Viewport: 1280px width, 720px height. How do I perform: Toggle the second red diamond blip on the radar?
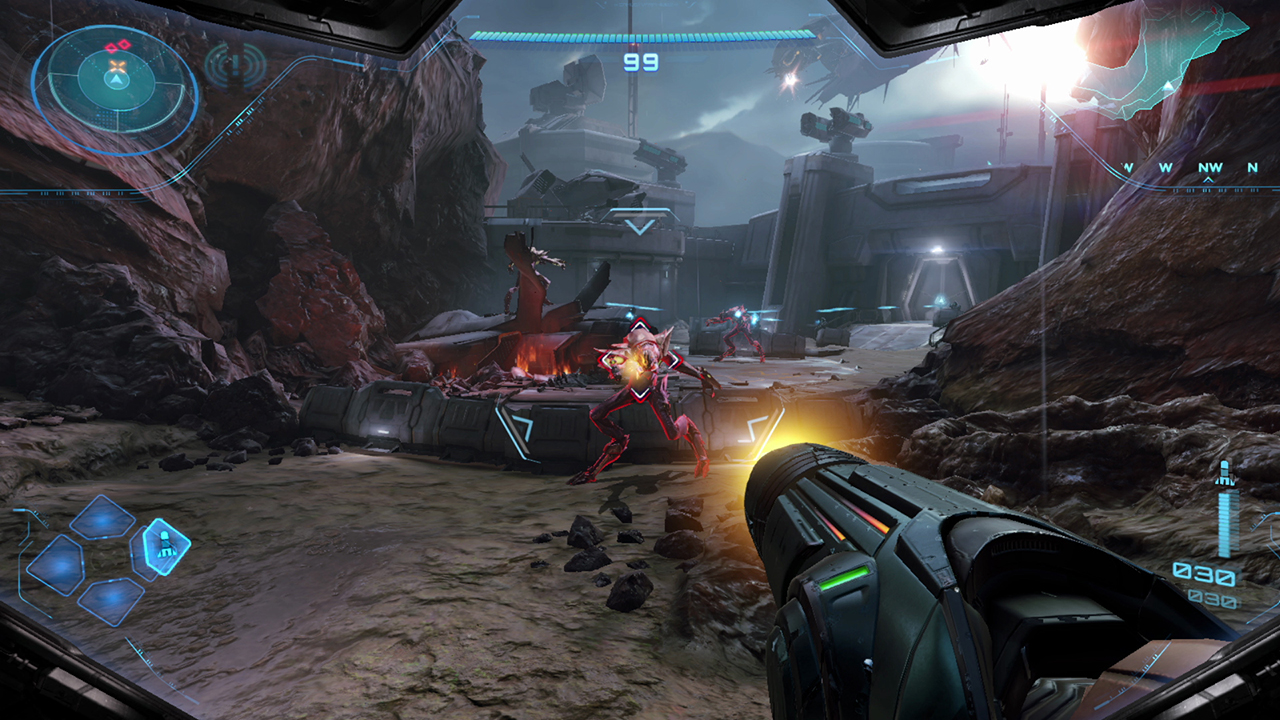[x=124, y=43]
